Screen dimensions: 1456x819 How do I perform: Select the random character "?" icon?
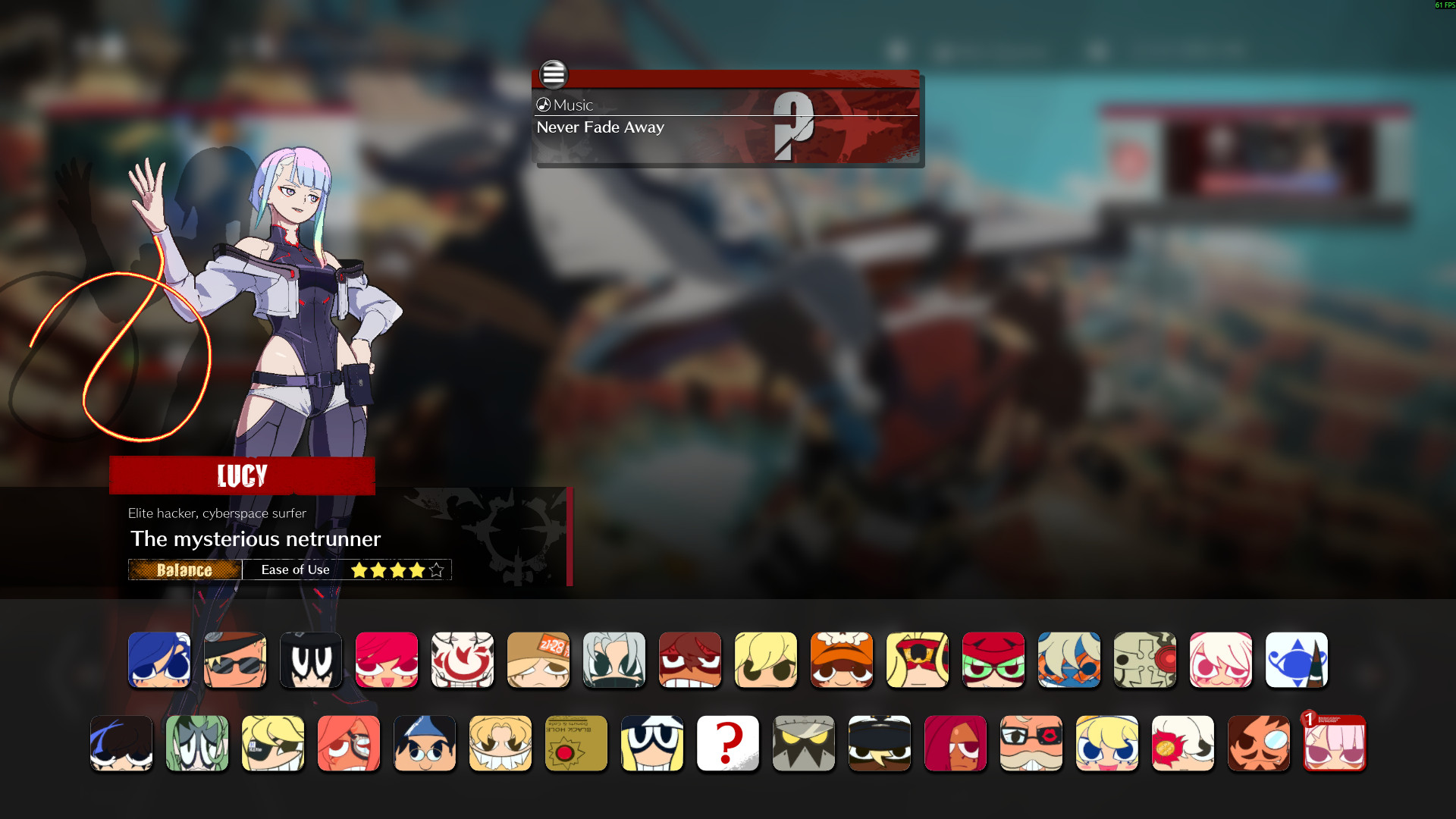click(x=728, y=743)
